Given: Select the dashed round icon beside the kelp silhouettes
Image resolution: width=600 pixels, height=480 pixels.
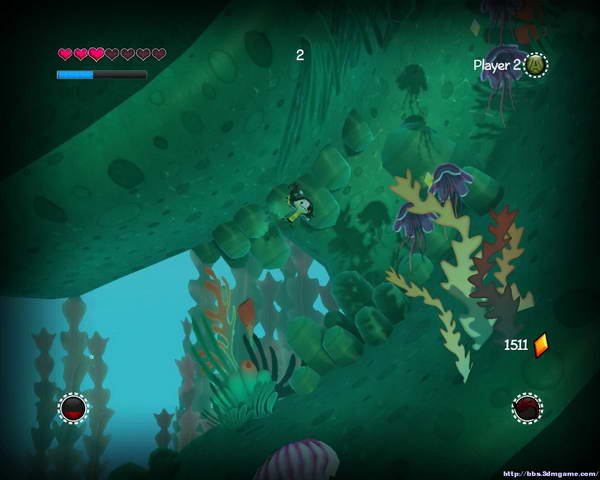Looking at the screenshot, I should coord(73,408).
